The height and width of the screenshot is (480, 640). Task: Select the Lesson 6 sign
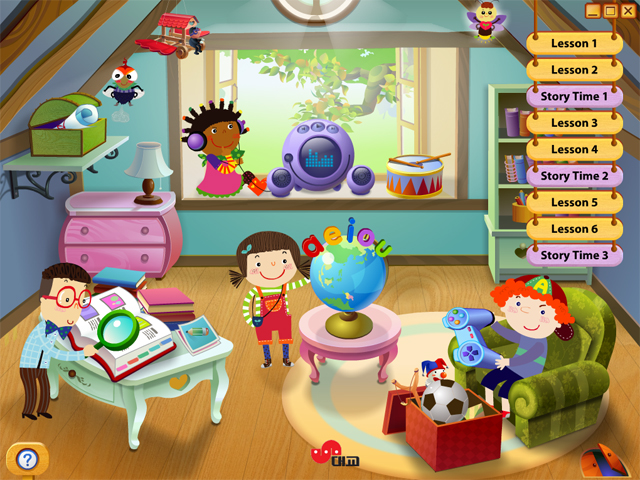coord(574,229)
